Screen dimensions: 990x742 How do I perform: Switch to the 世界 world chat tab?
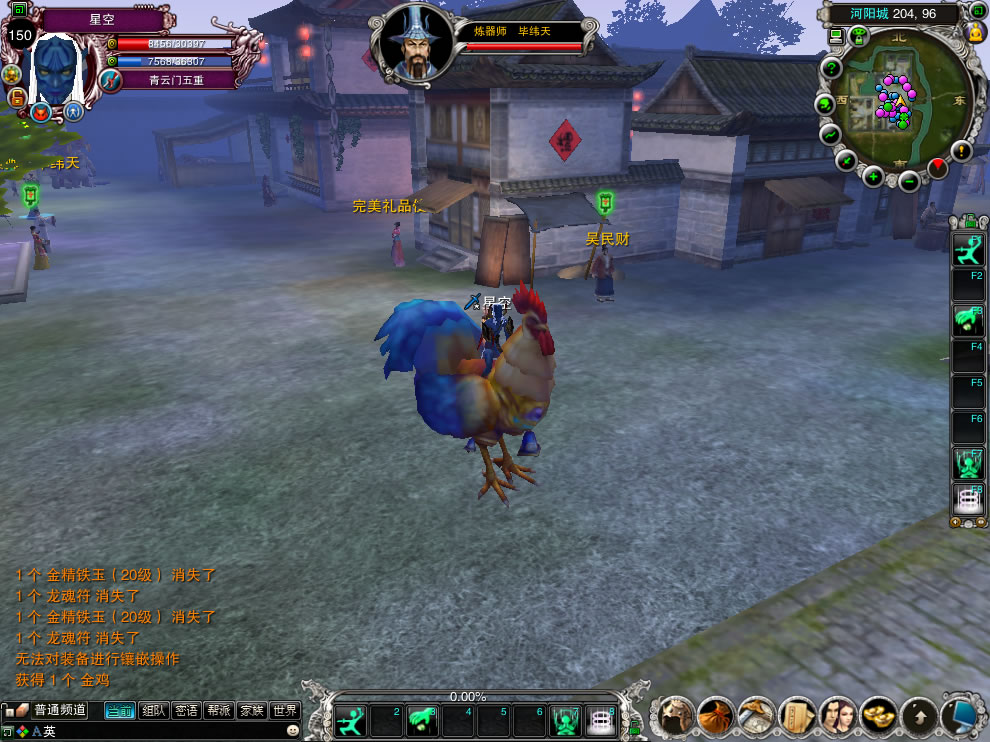285,711
